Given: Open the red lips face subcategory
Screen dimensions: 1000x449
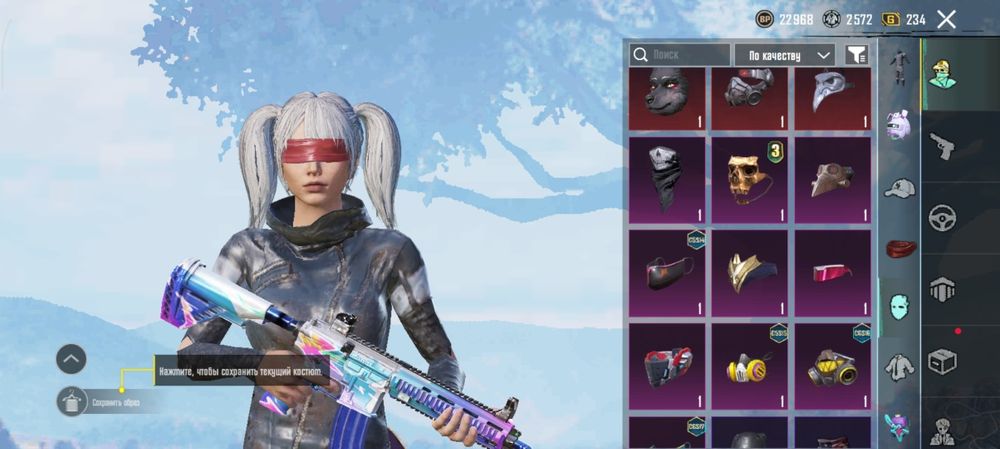Looking at the screenshot, I should click(899, 247).
